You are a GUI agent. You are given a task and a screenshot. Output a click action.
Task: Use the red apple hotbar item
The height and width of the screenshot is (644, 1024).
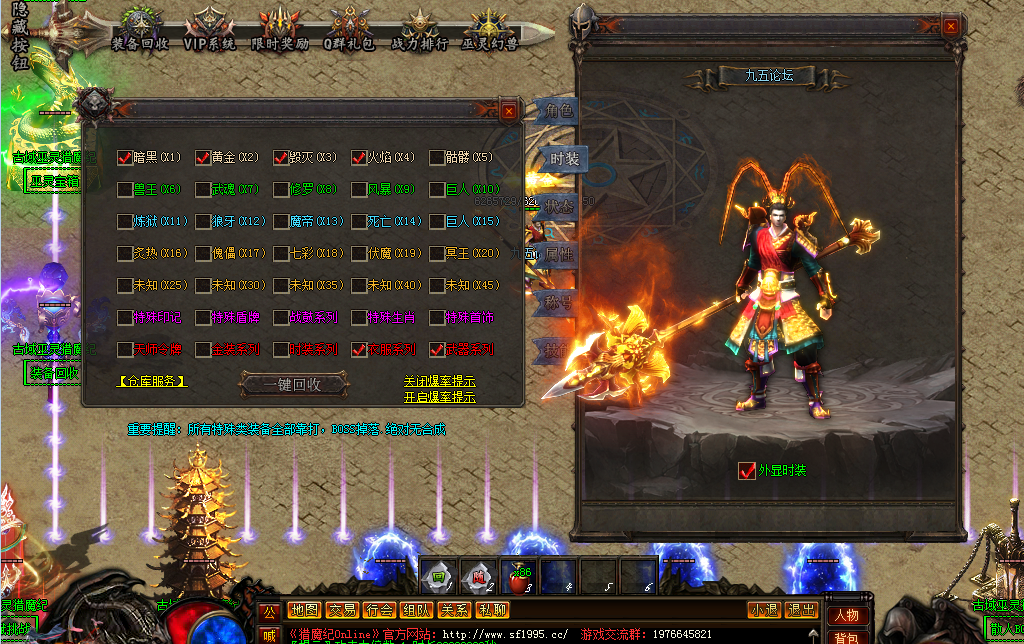tap(517, 575)
